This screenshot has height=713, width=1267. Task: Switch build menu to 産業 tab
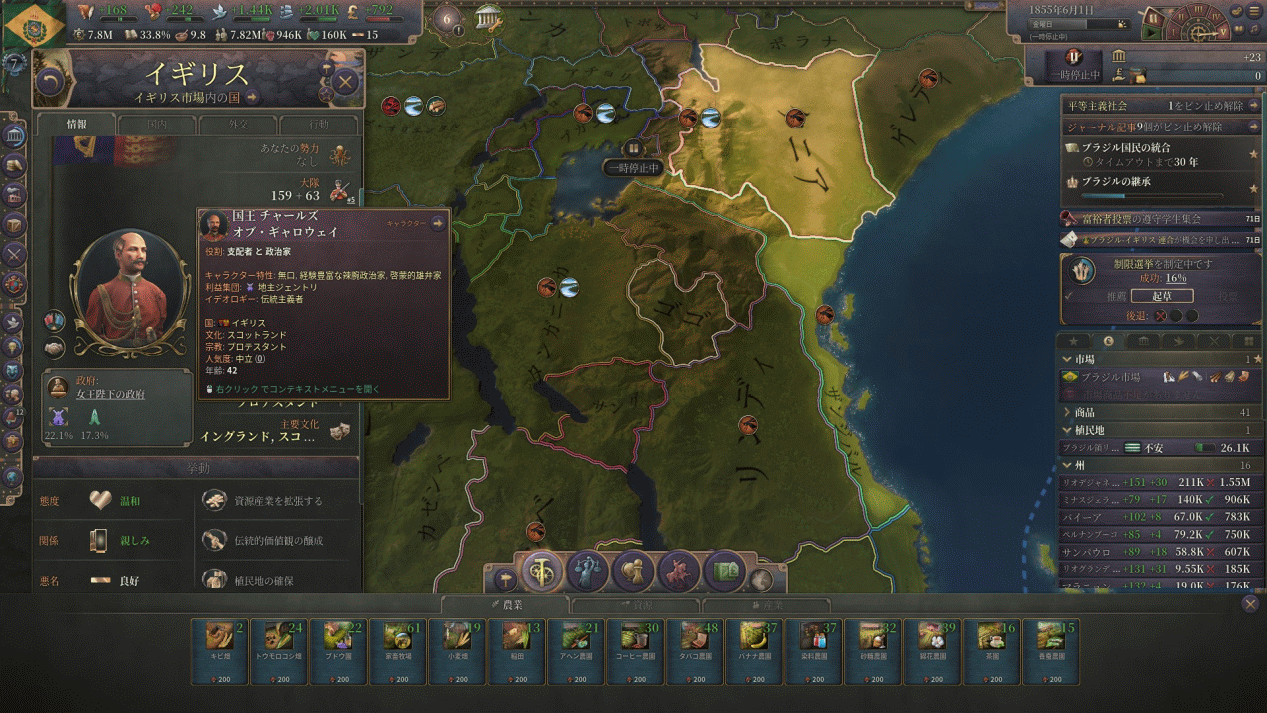click(x=766, y=605)
